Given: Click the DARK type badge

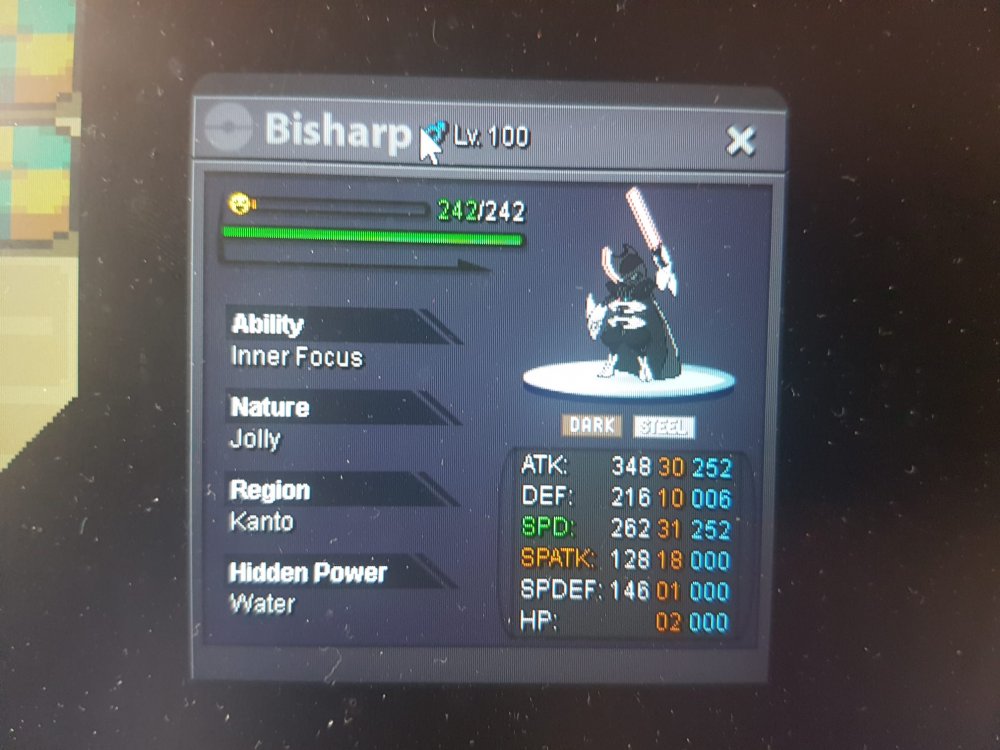Looking at the screenshot, I should coord(591,426).
